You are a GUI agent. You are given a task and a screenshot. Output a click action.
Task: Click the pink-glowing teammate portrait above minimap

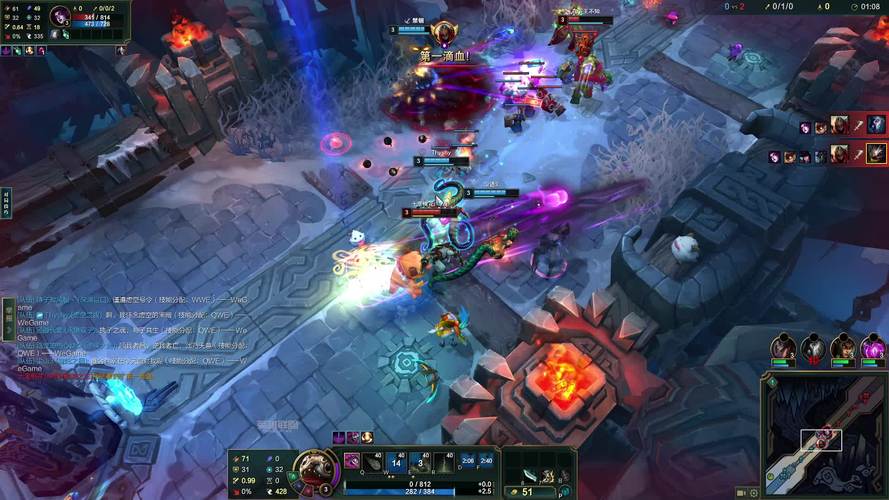pos(873,349)
